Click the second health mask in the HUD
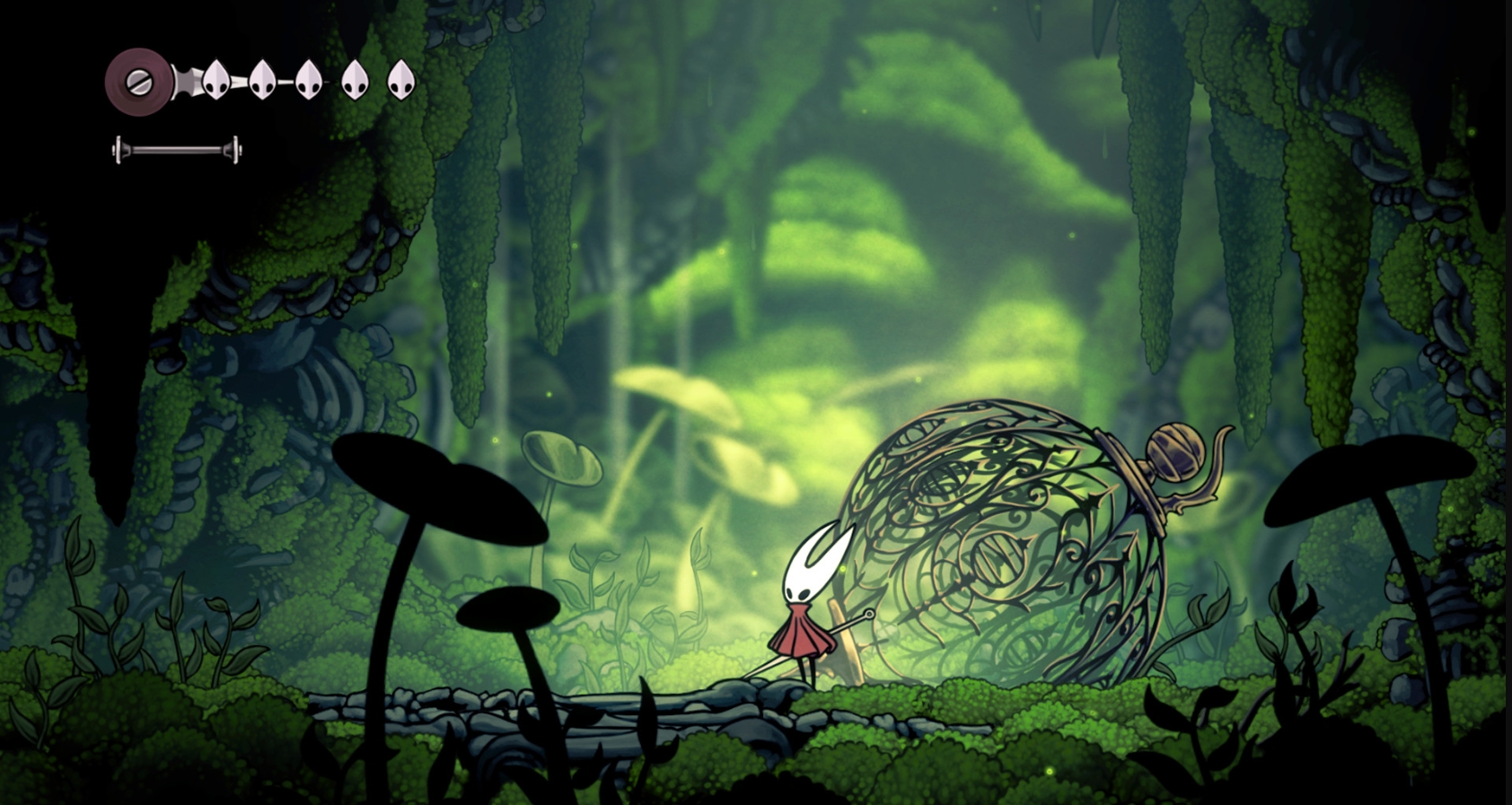This screenshot has height=805, width=1512. (262, 79)
